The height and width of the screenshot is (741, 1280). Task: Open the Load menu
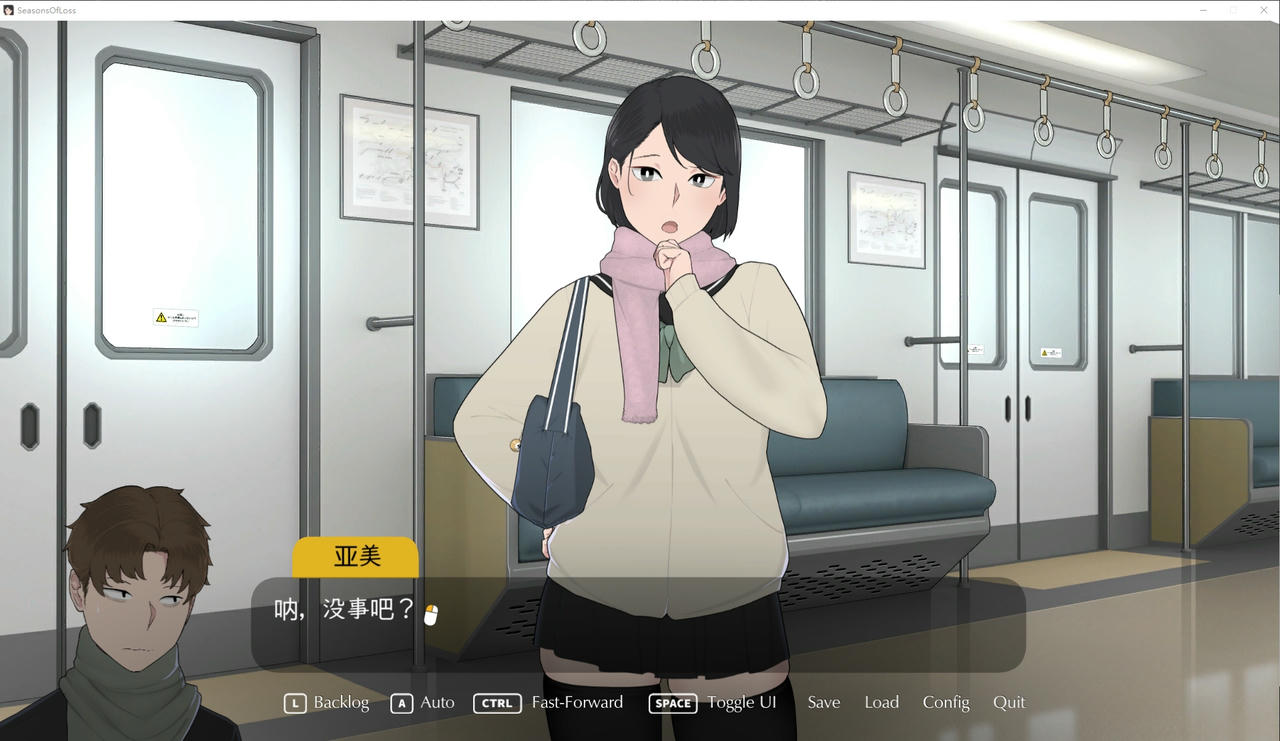click(881, 703)
